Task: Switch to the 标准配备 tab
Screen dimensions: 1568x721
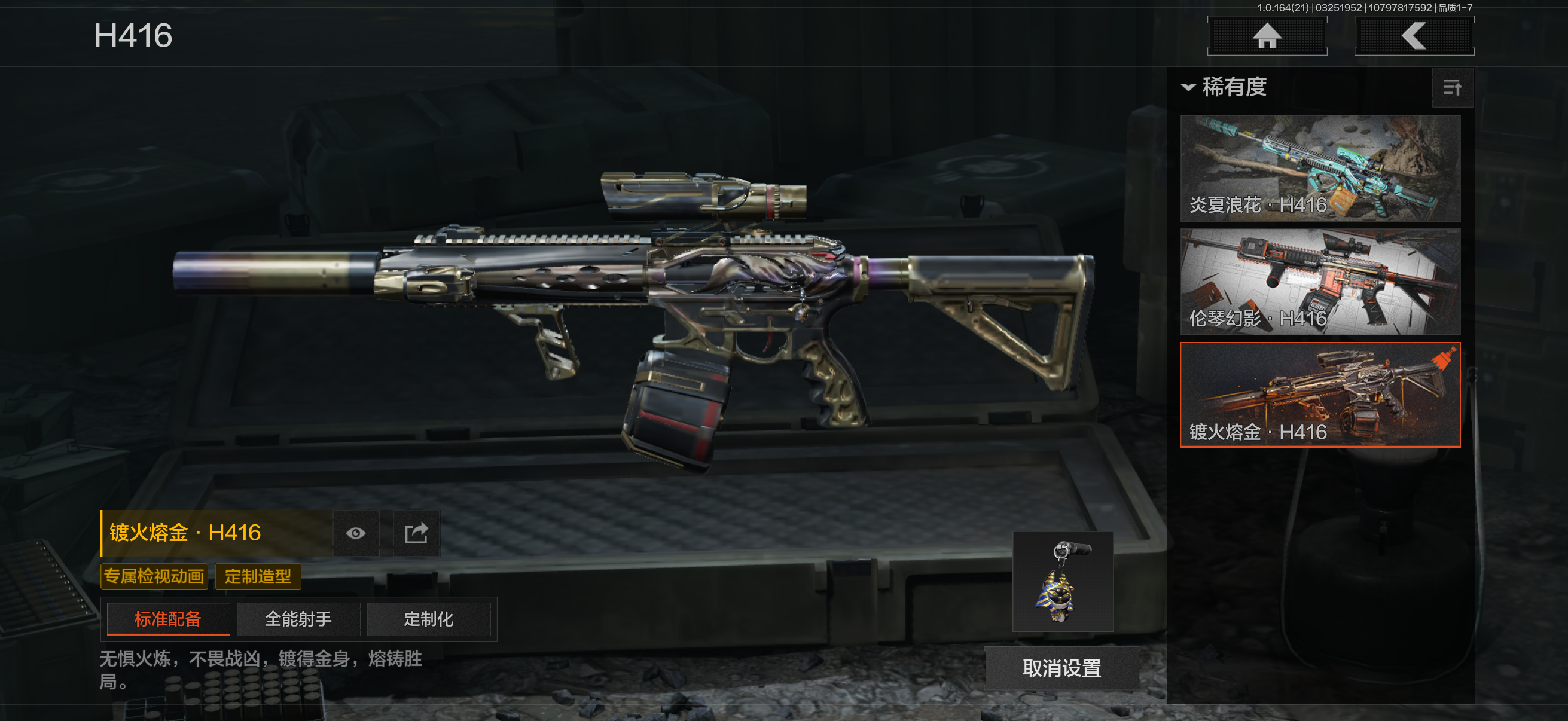Action: coord(168,619)
